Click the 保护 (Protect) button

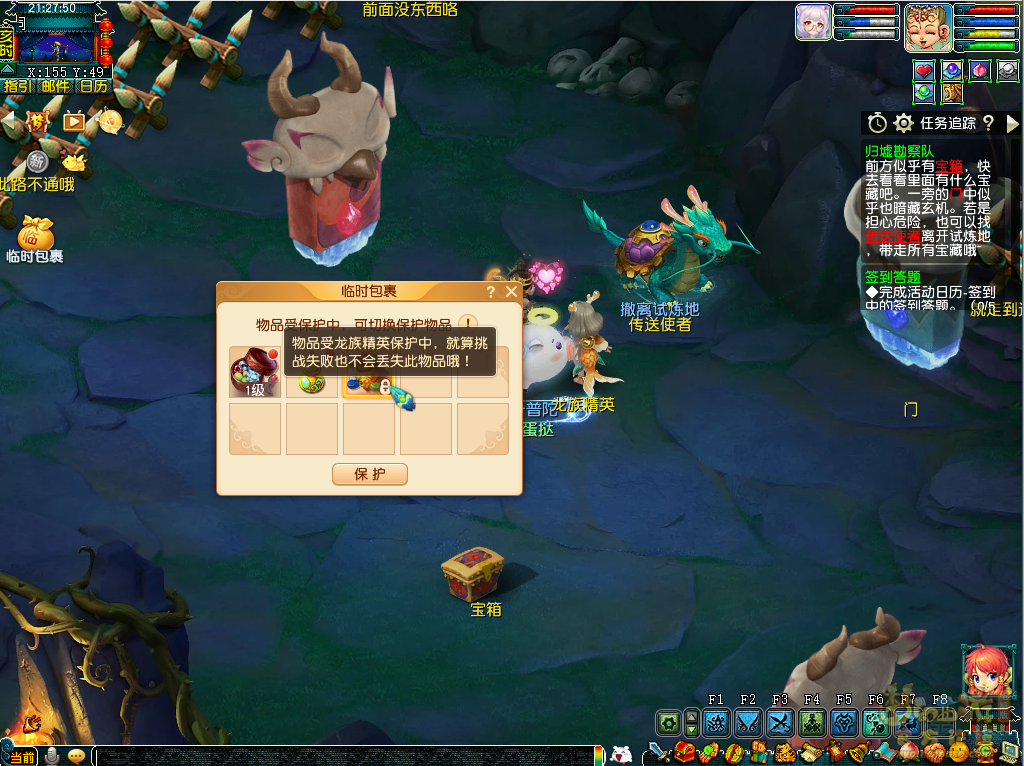(x=370, y=475)
